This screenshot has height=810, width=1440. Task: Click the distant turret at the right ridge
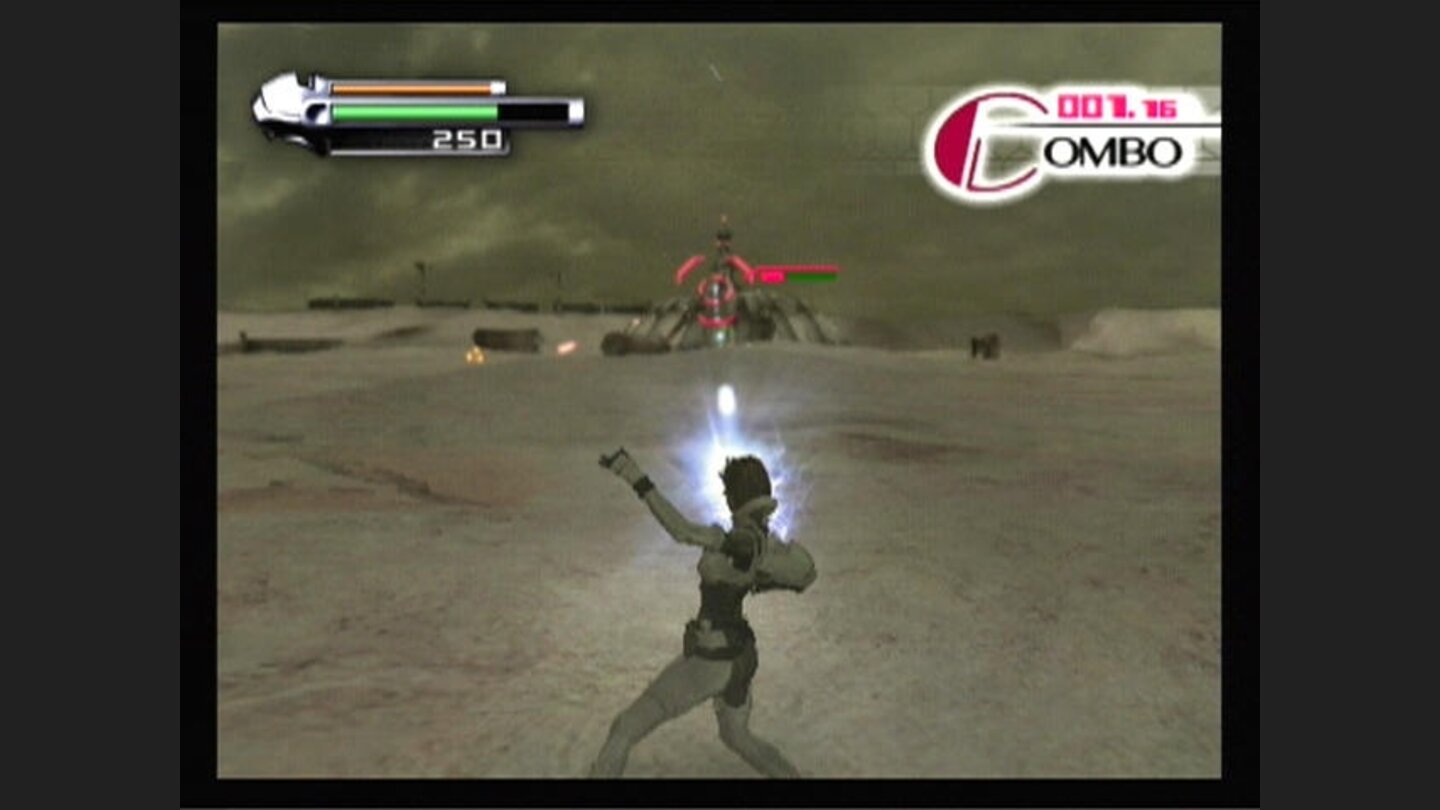click(984, 345)
